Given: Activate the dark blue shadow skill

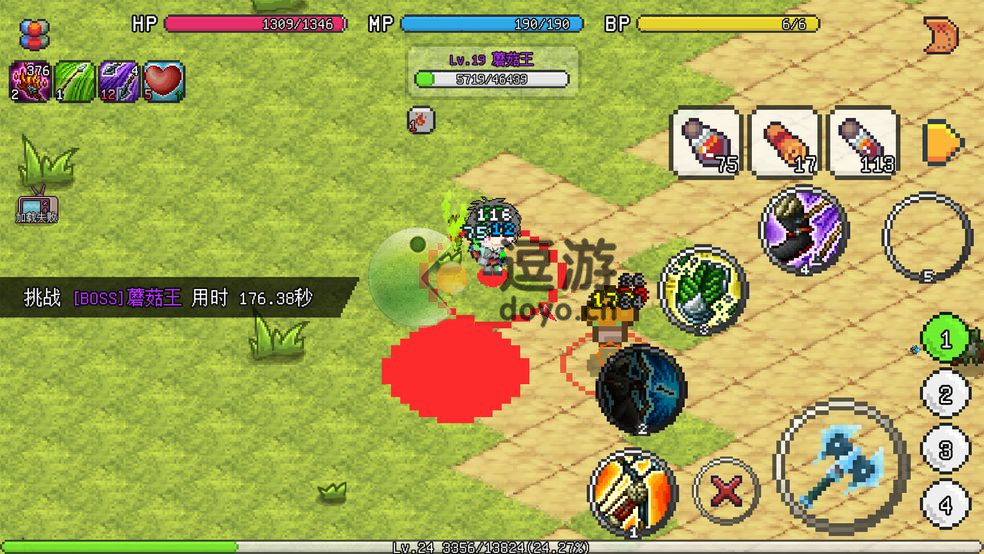Looking at the screenshot, I should coord(640,388).
